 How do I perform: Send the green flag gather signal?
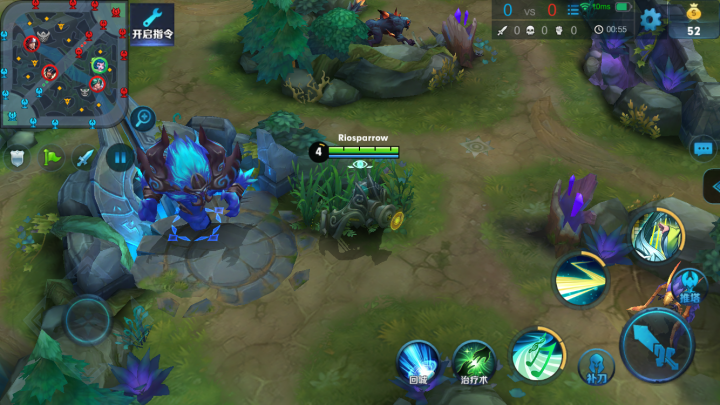tap(51, 157)
